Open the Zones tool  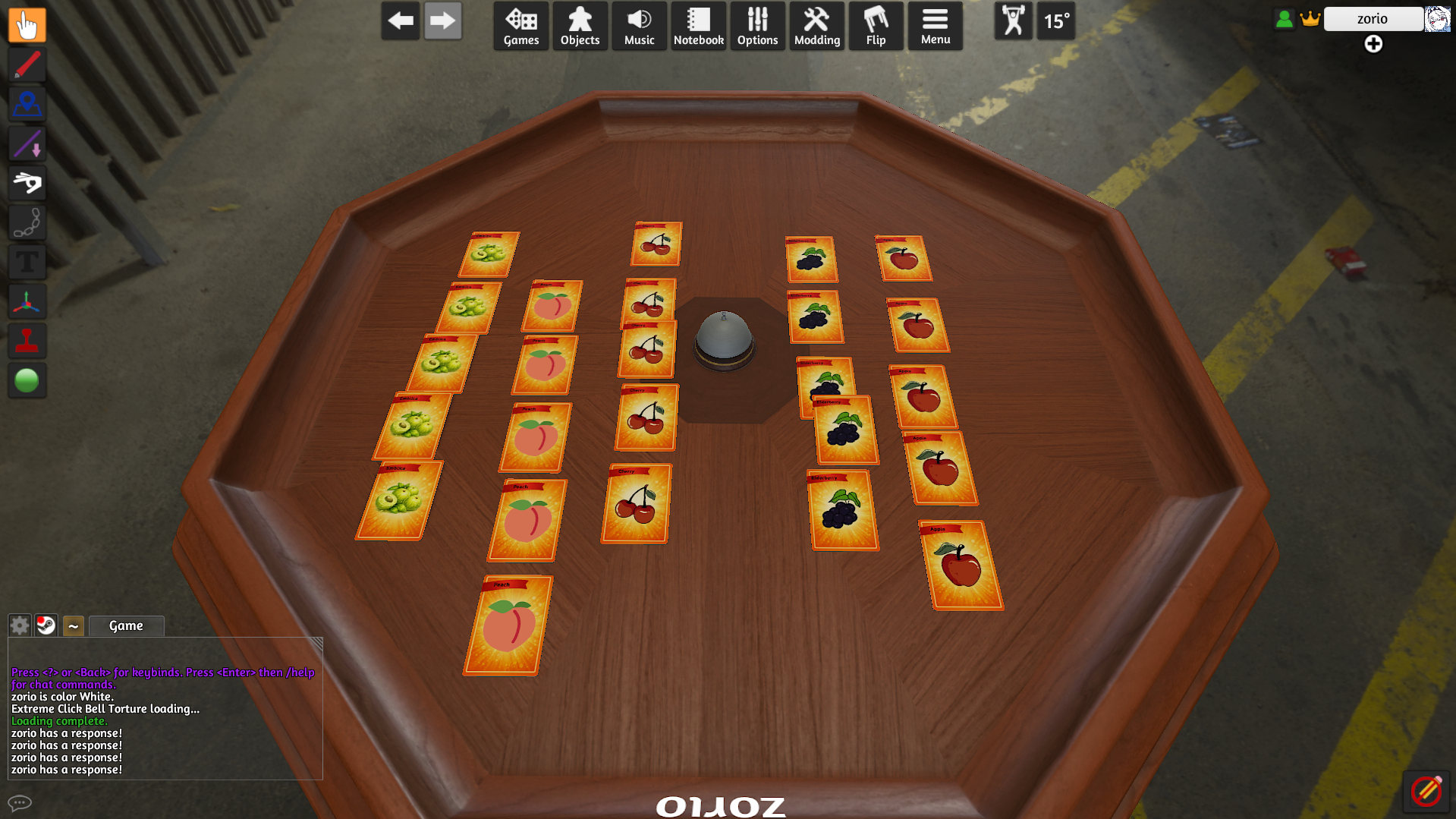coord(27,104)
